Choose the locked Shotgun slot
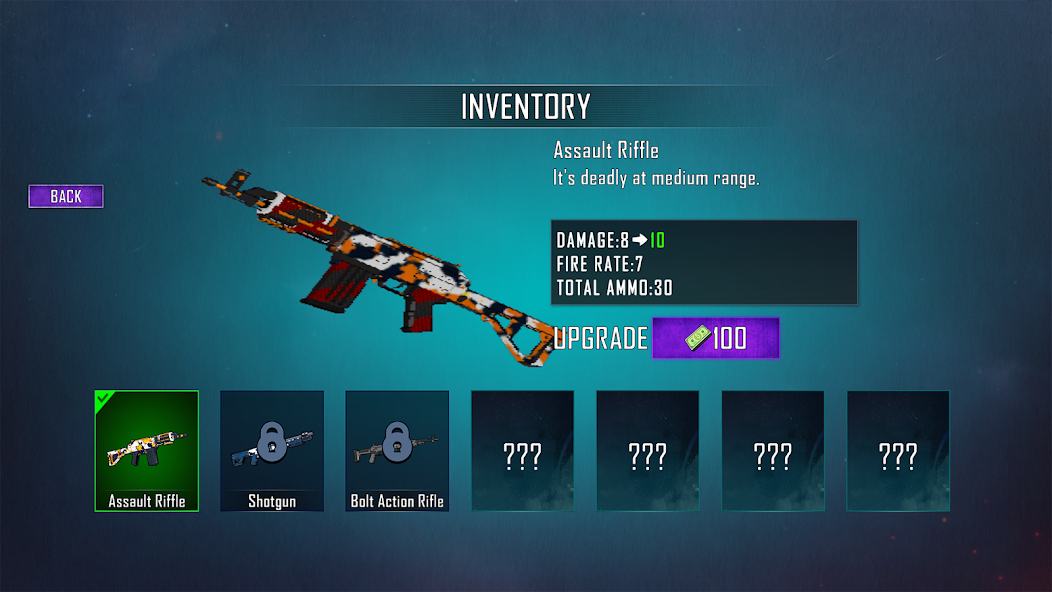Screen dimensions: 1052x592 pyautogui.click(x=272, y=451)
